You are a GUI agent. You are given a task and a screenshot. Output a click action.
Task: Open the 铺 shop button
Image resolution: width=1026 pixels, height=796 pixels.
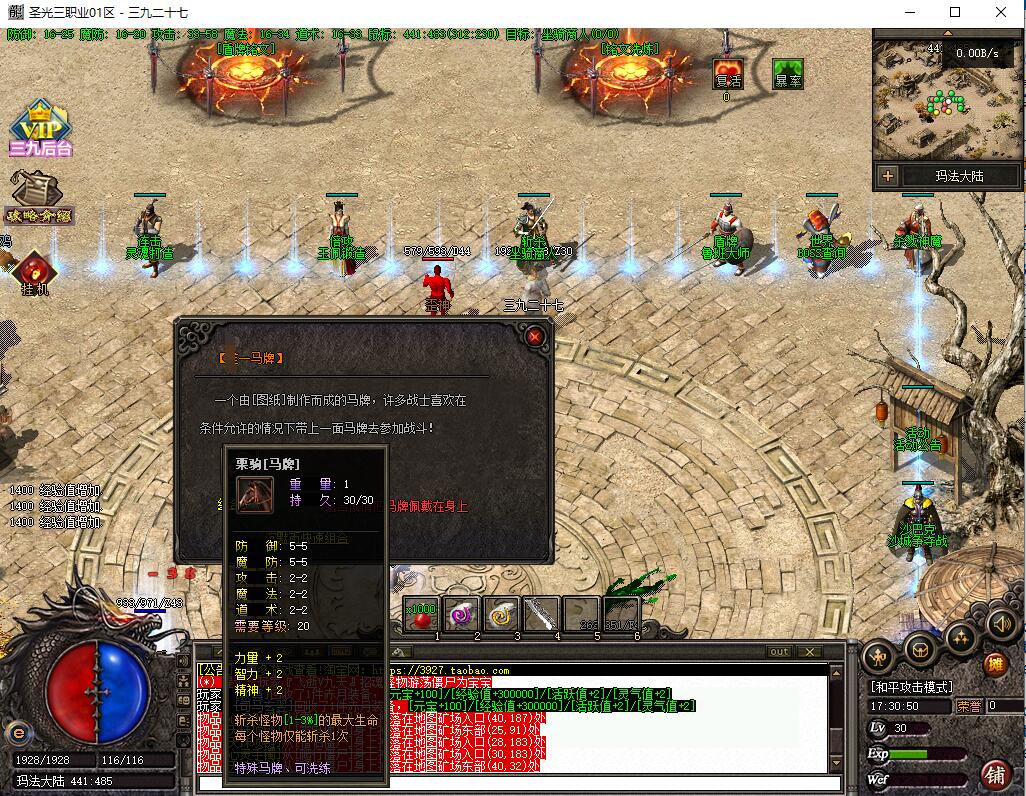click(x=995, y=773)
